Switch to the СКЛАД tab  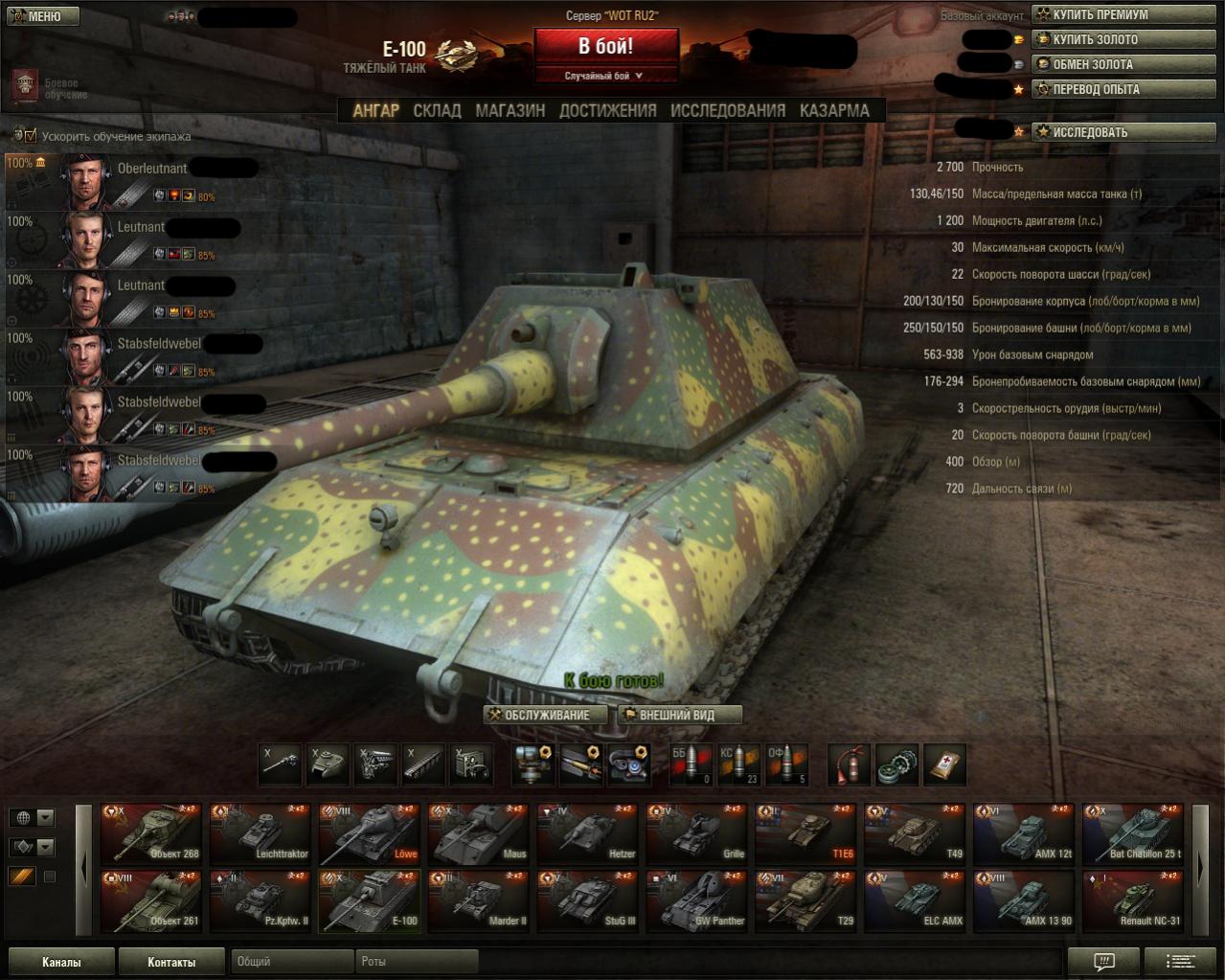pos(437,110)
